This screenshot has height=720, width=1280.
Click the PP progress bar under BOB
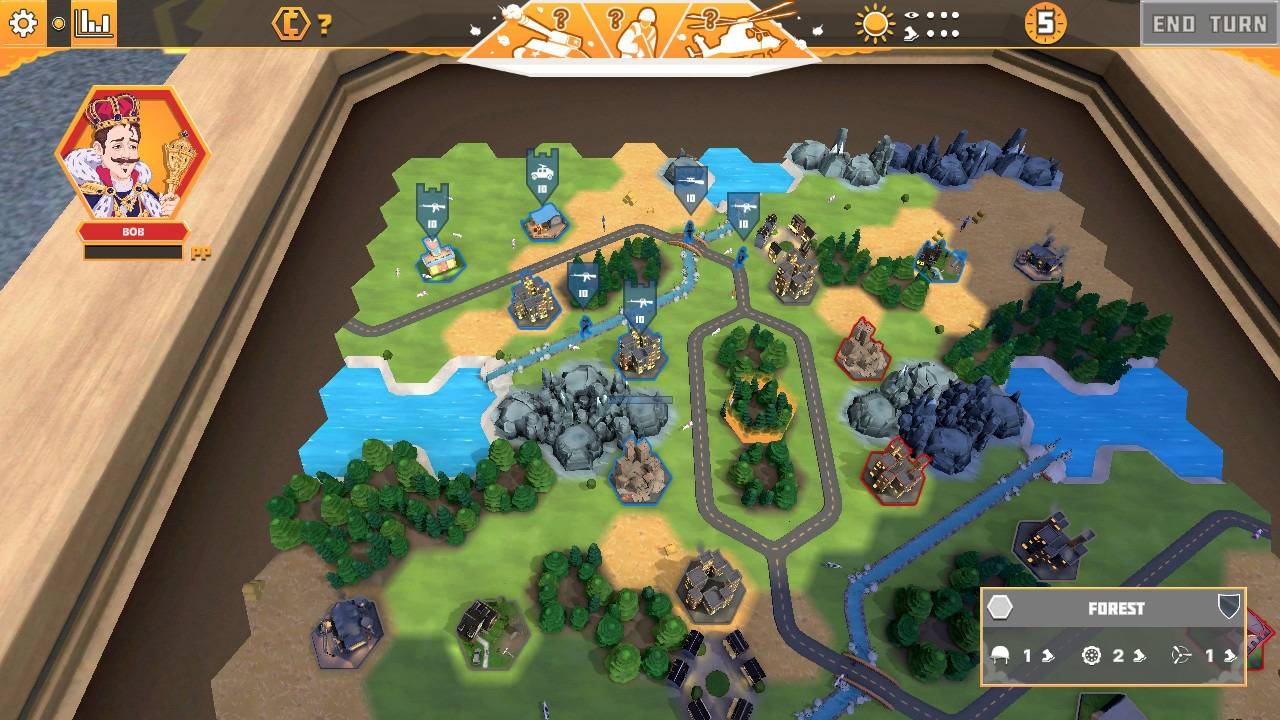point(132,252)
